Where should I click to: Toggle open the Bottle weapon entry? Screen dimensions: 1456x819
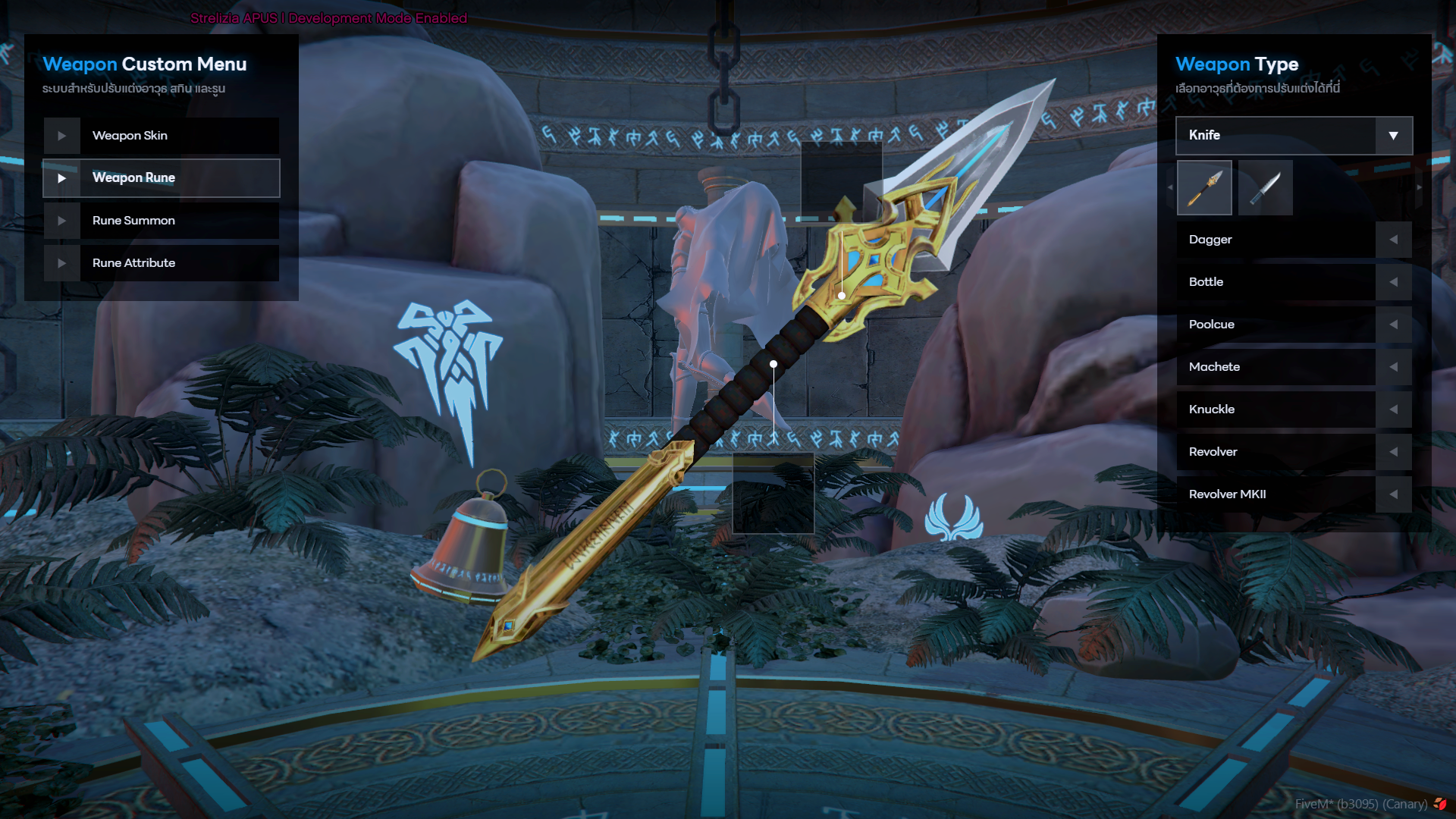pos(1394,281)
